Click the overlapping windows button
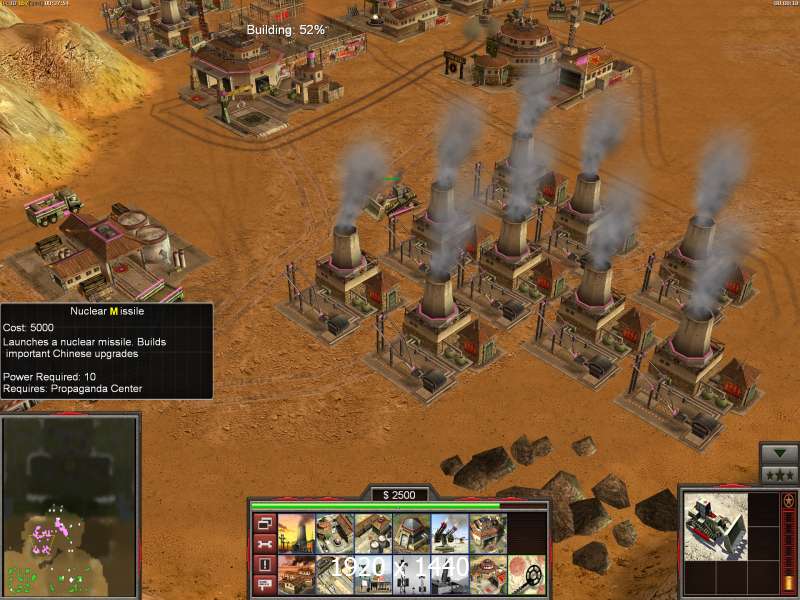The width and height of the screenshot is (800, 600). coord(265,523)
